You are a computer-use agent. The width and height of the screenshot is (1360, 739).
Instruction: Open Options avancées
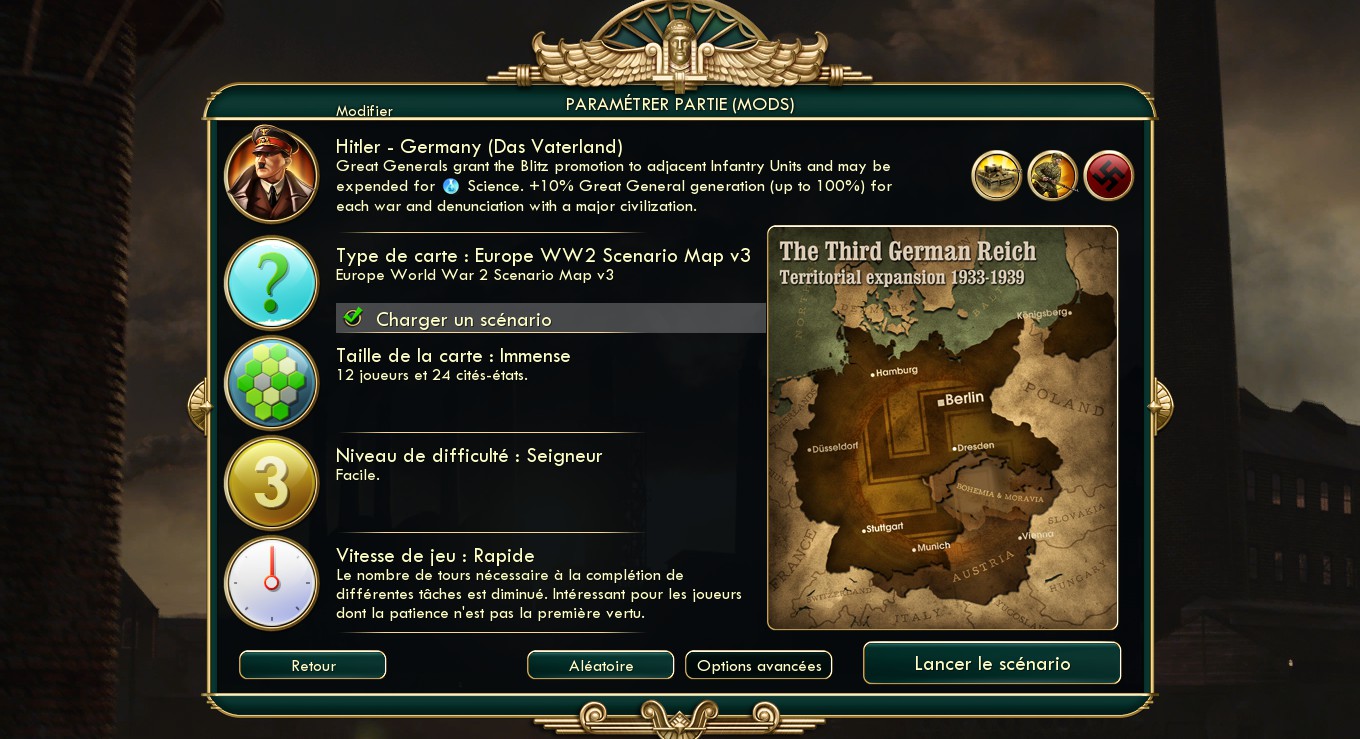click(x=758, y=665)
